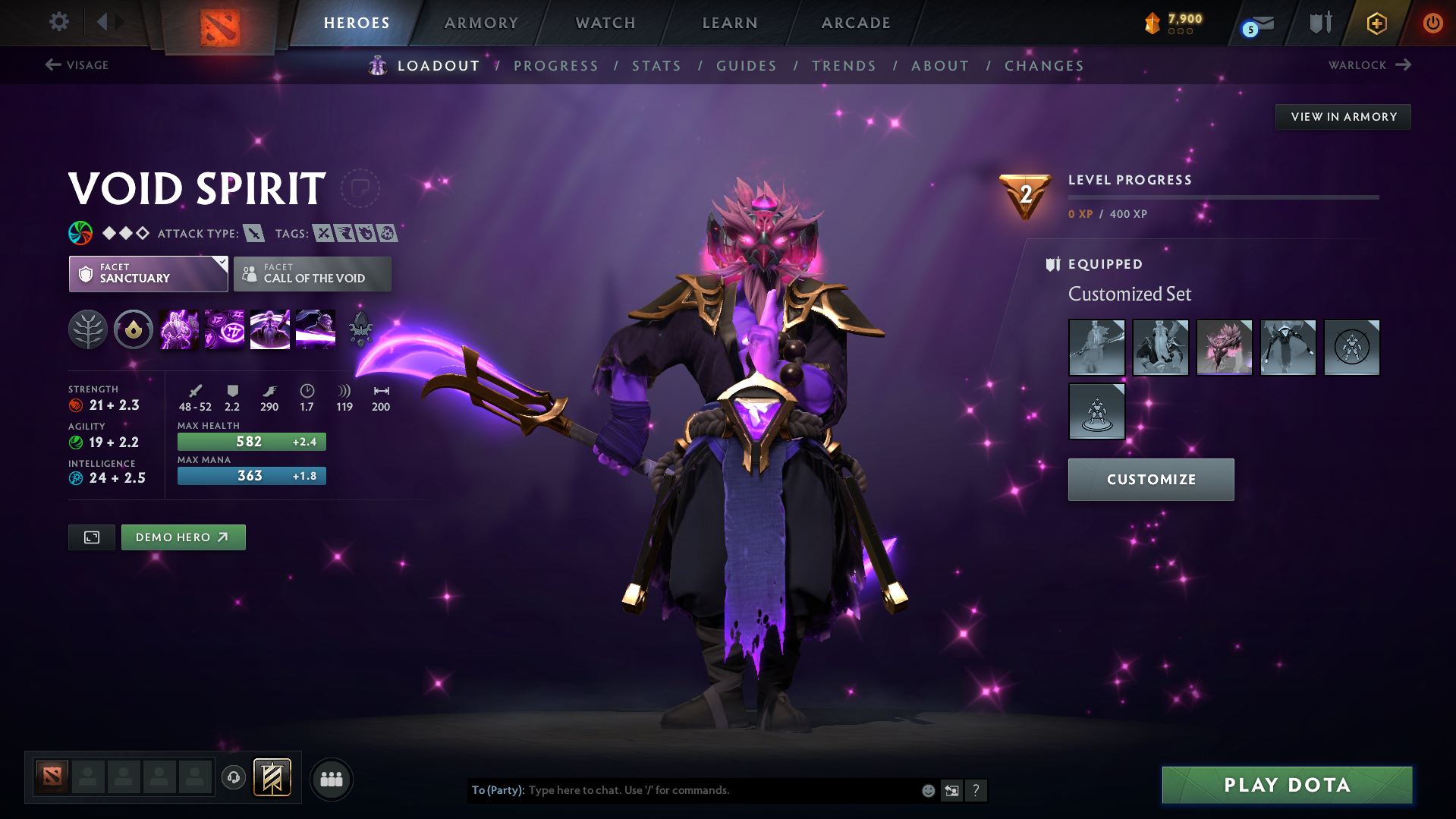Click the Max Health bar
Viewport: 1456px width, 819px height.
click(251, 441)
